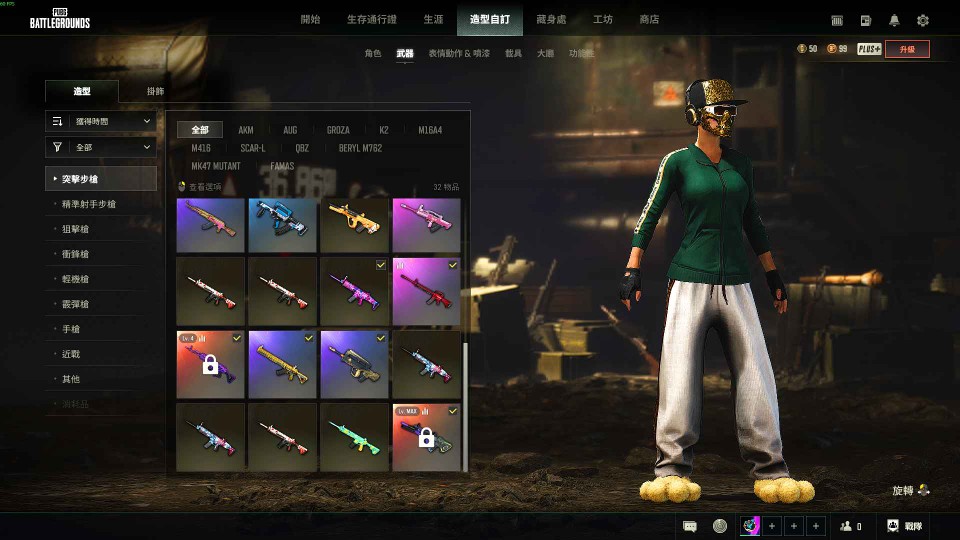Open the 衝鋒槍 (SMG) category
This screenshot has height=540, width=960.
point(76,254)
